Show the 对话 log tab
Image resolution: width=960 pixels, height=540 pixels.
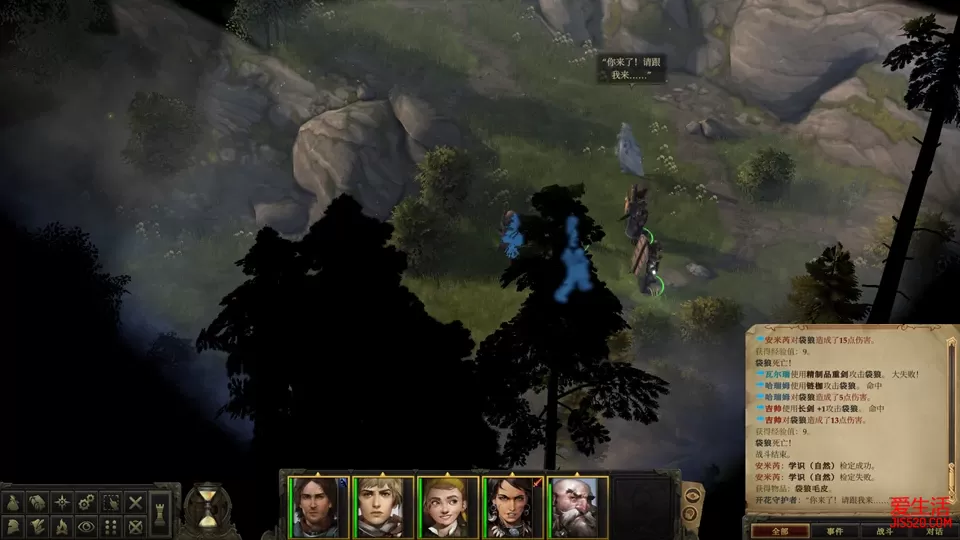pos(934,531)
